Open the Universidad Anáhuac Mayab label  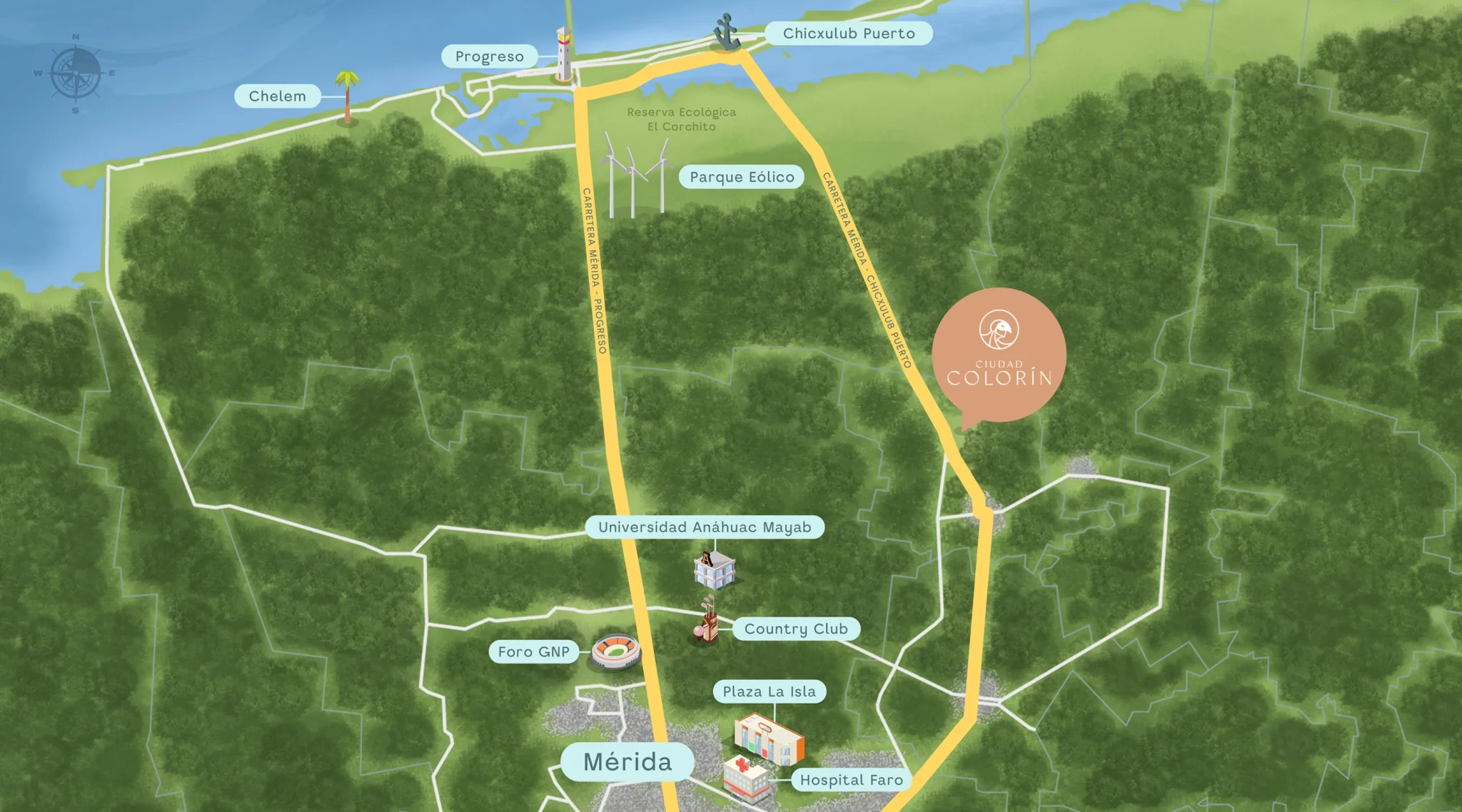(705, 527)
